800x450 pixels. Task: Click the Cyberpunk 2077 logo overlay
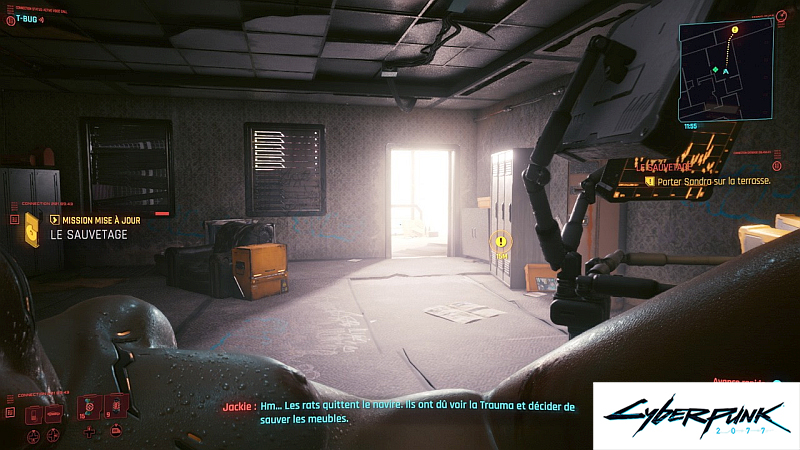[696, 415]
